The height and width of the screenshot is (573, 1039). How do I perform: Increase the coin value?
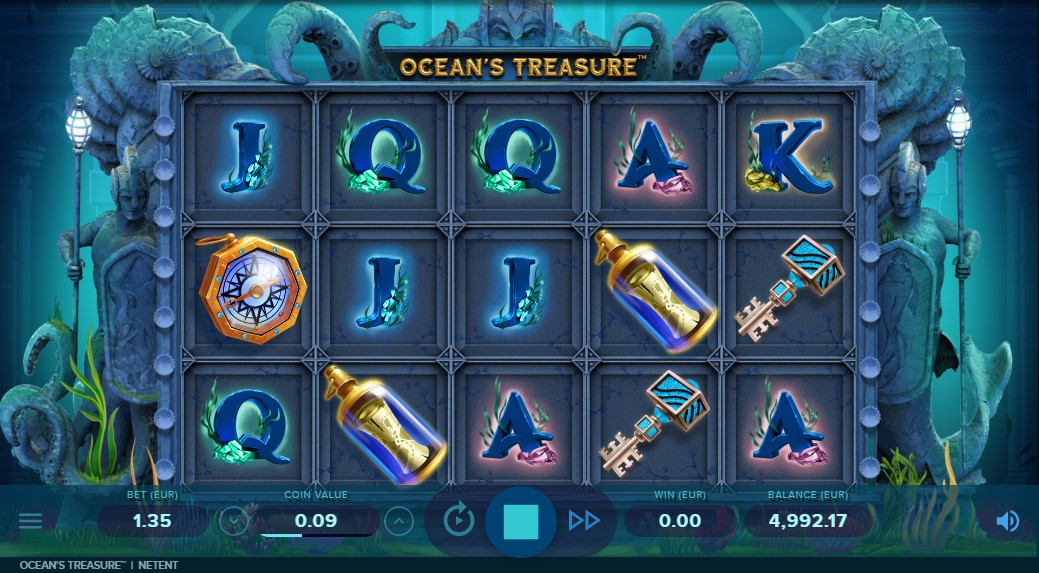pyautogui.click(x=398, y=521)
